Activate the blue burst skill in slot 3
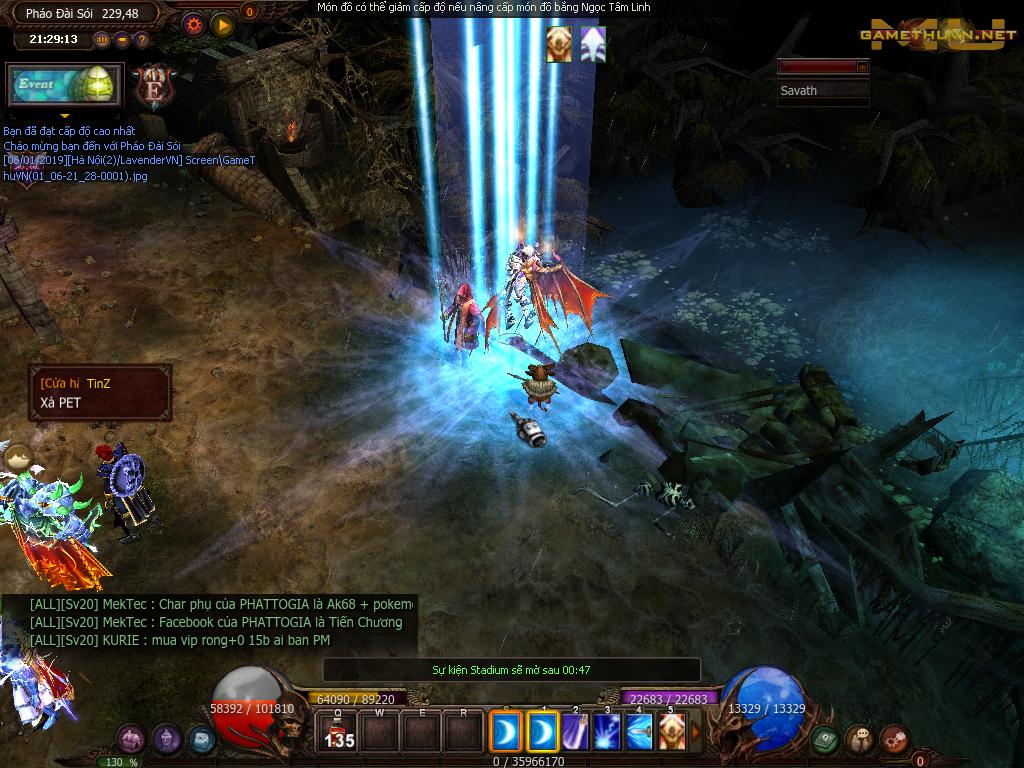 tap(607, 733)
